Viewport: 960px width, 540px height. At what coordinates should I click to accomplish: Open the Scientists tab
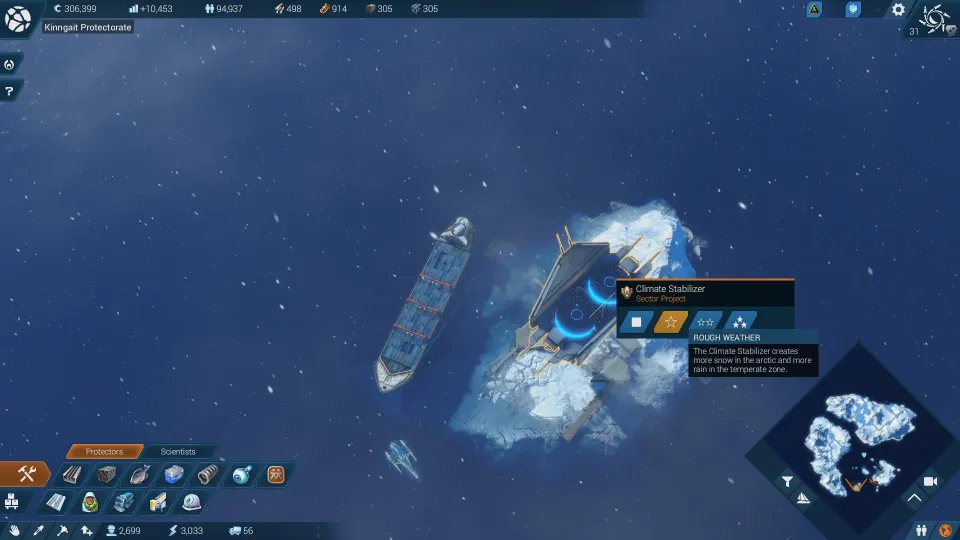click(x=178, y=452)
